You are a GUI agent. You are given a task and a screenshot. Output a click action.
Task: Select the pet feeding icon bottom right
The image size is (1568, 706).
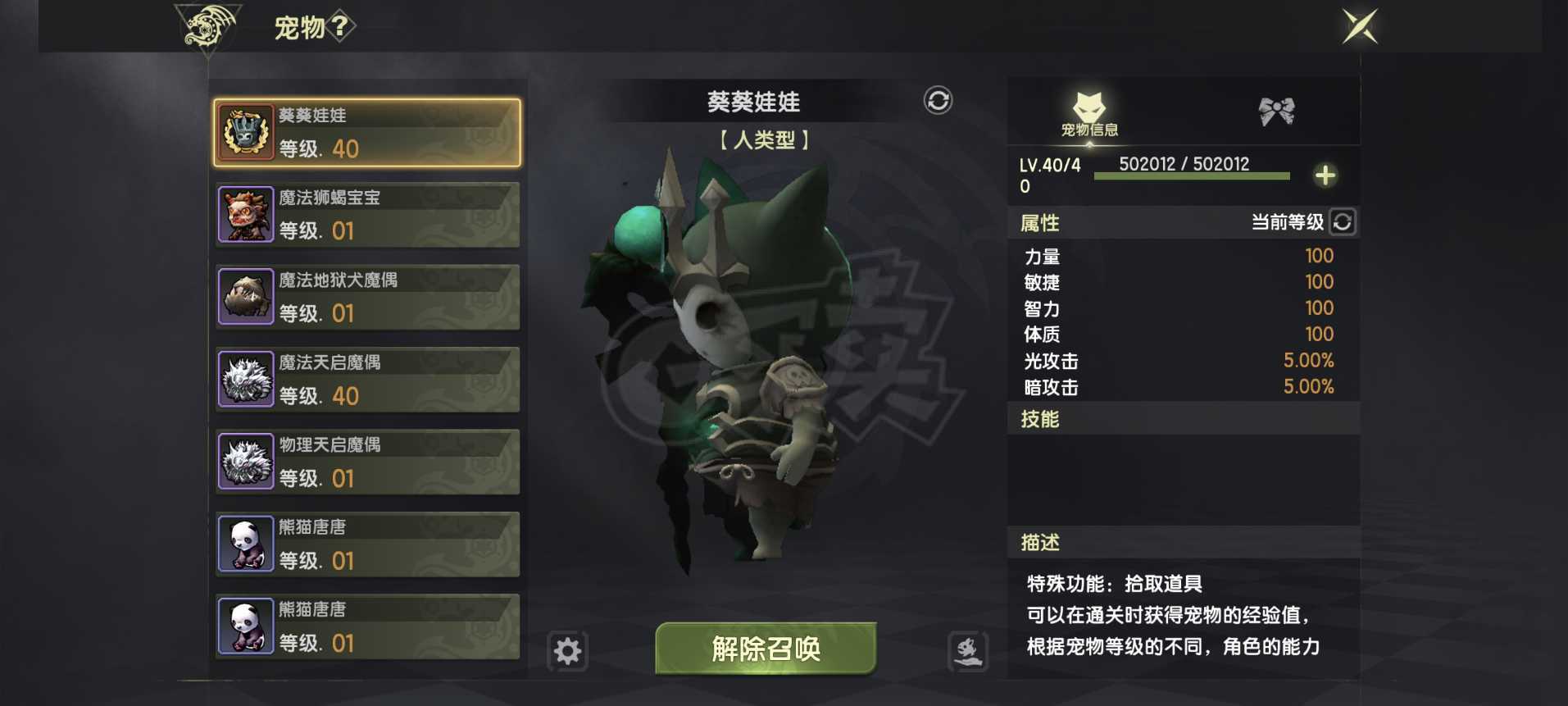(x=968, y=651)
